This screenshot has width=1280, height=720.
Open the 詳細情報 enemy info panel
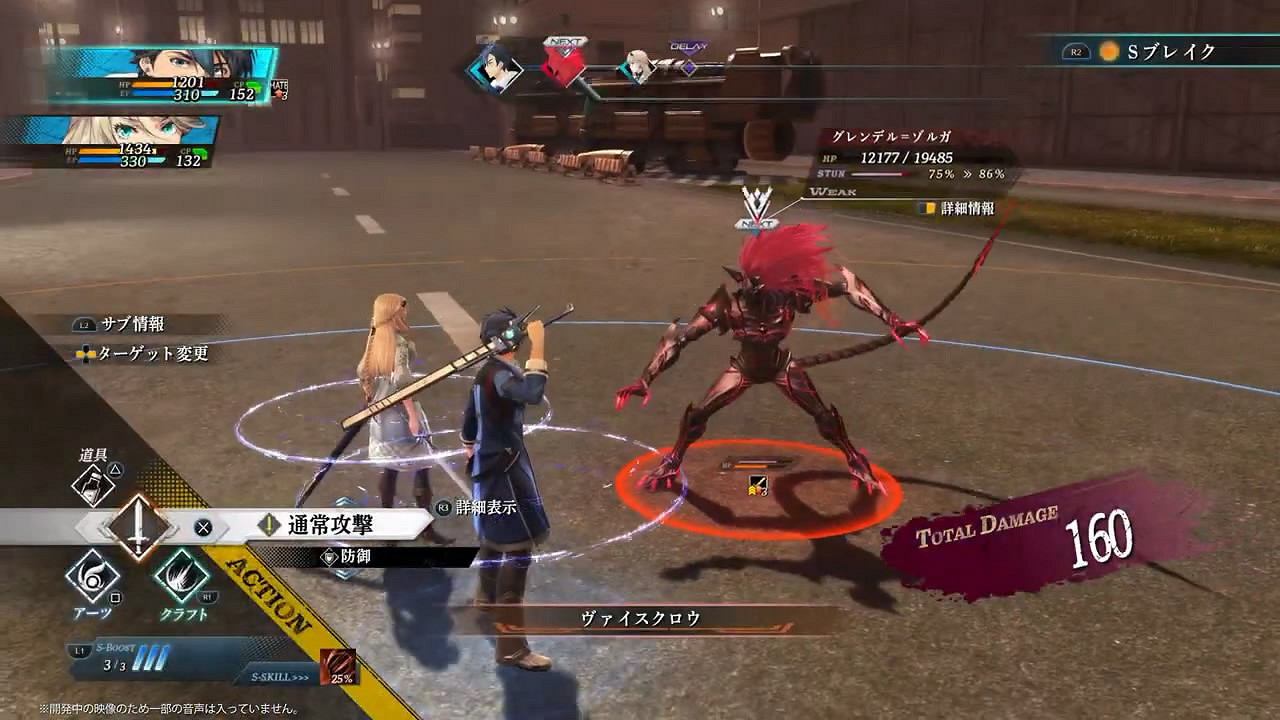968,208
